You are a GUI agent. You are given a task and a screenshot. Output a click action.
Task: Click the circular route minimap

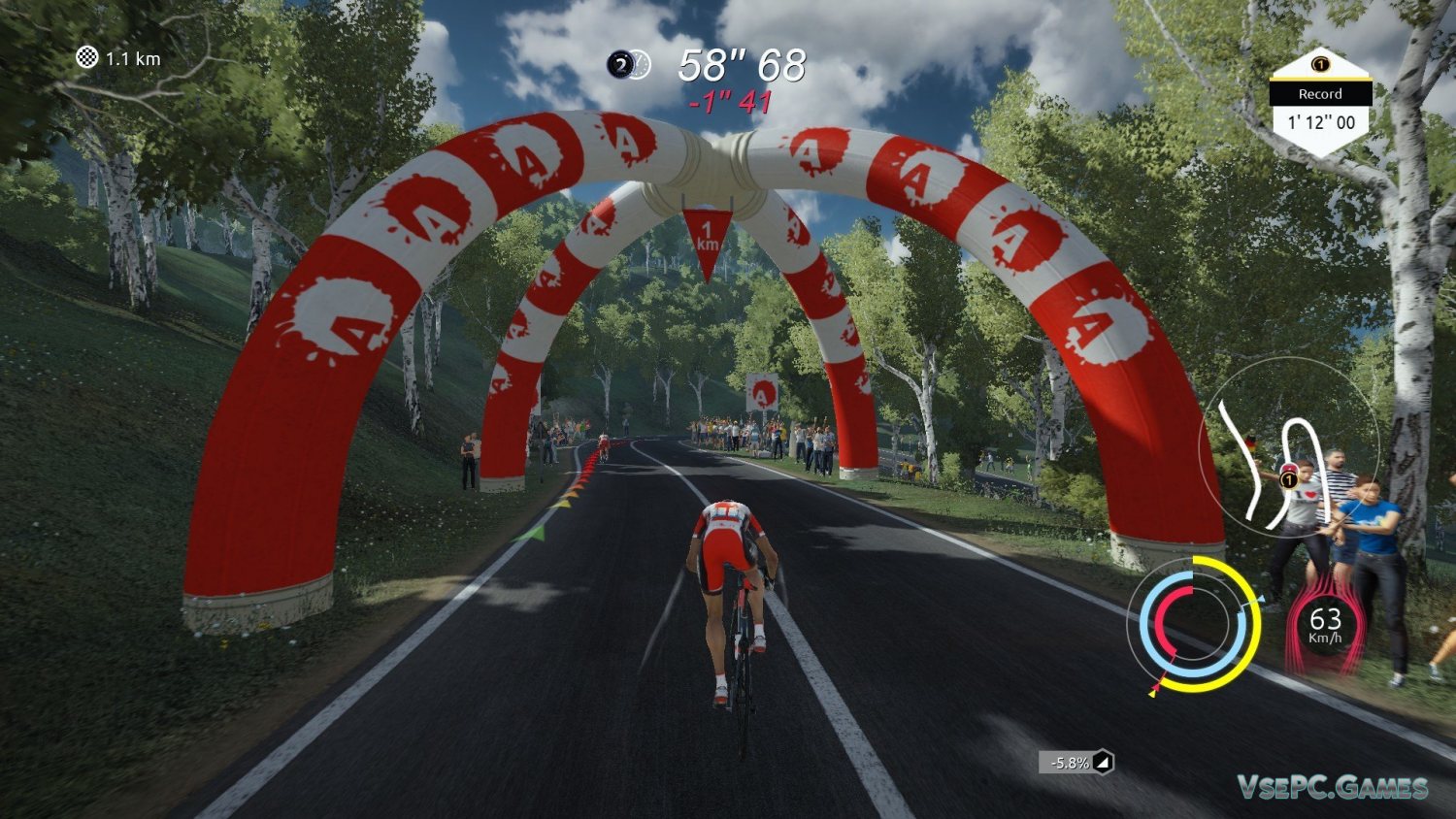click(x=1287, y=447)
